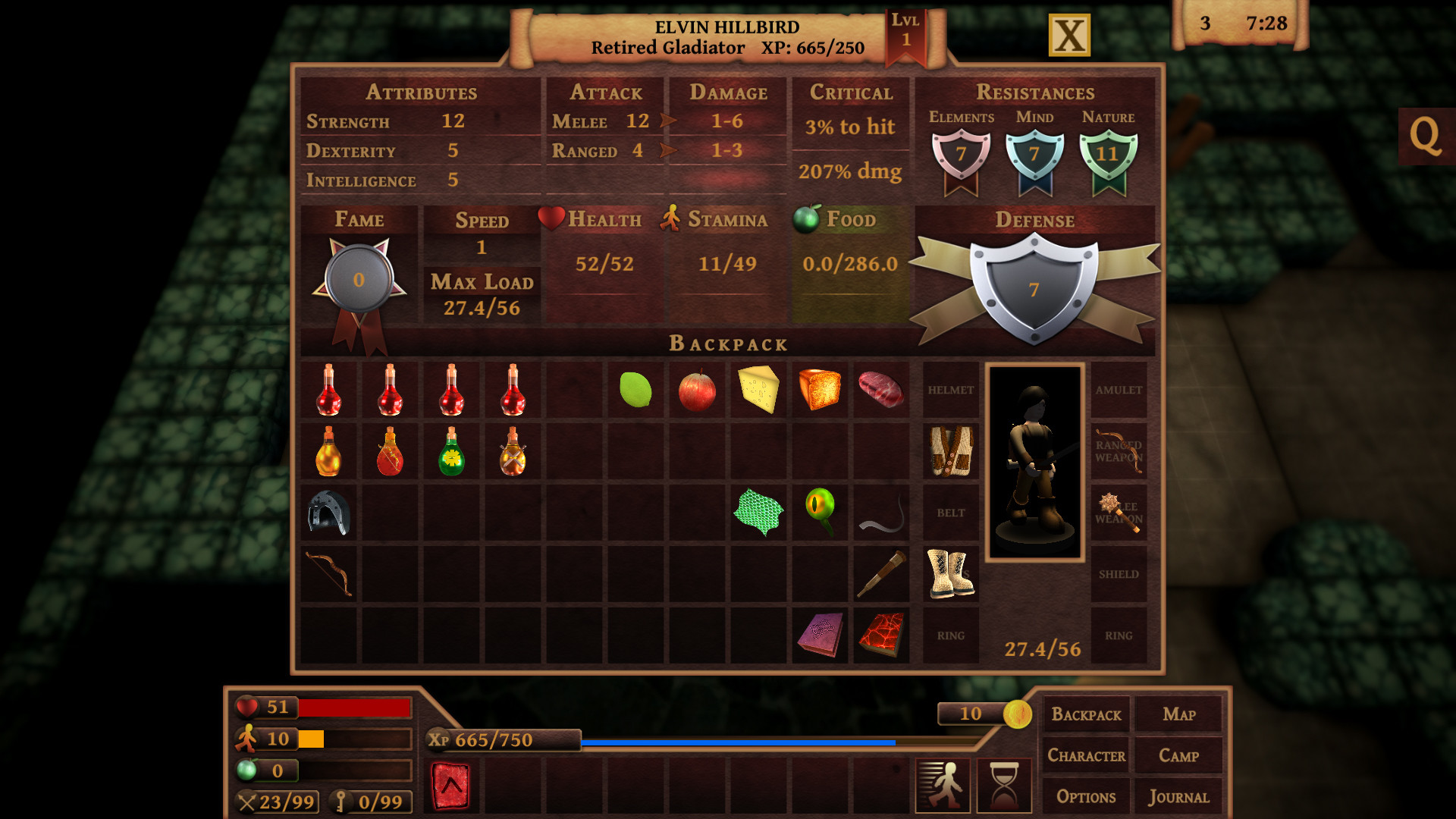Screen dimensions: 1456x819
Task: Select the iron helmet in backpack
Action: (329, 513)
